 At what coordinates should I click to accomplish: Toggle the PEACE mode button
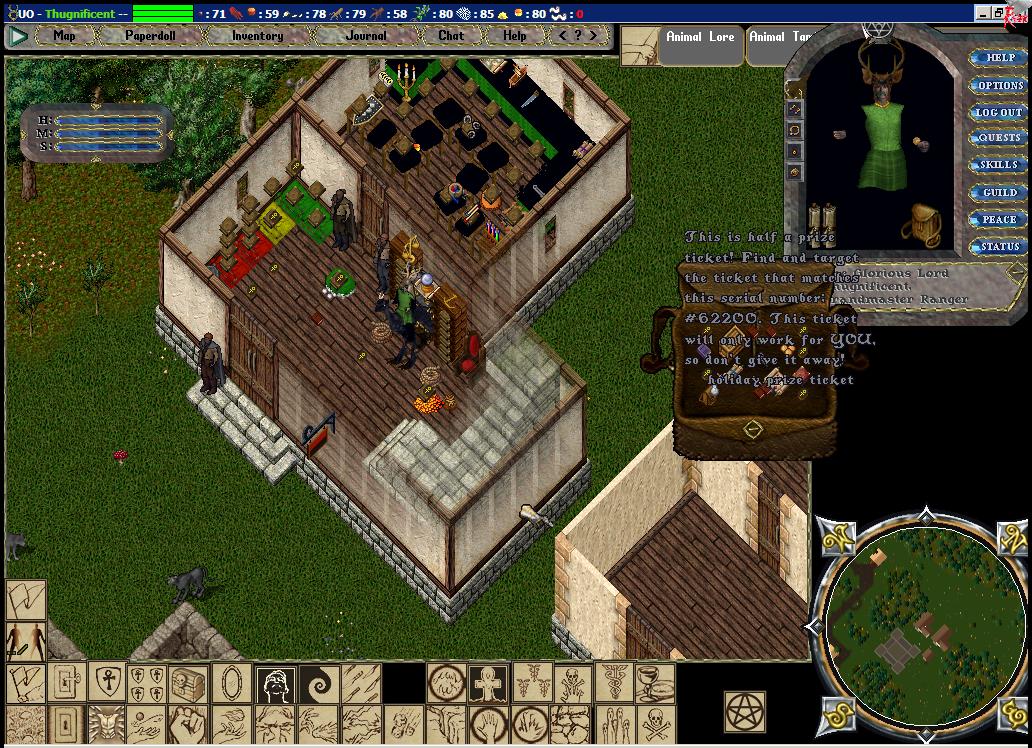pyautogui.click(x=999, y=220)
